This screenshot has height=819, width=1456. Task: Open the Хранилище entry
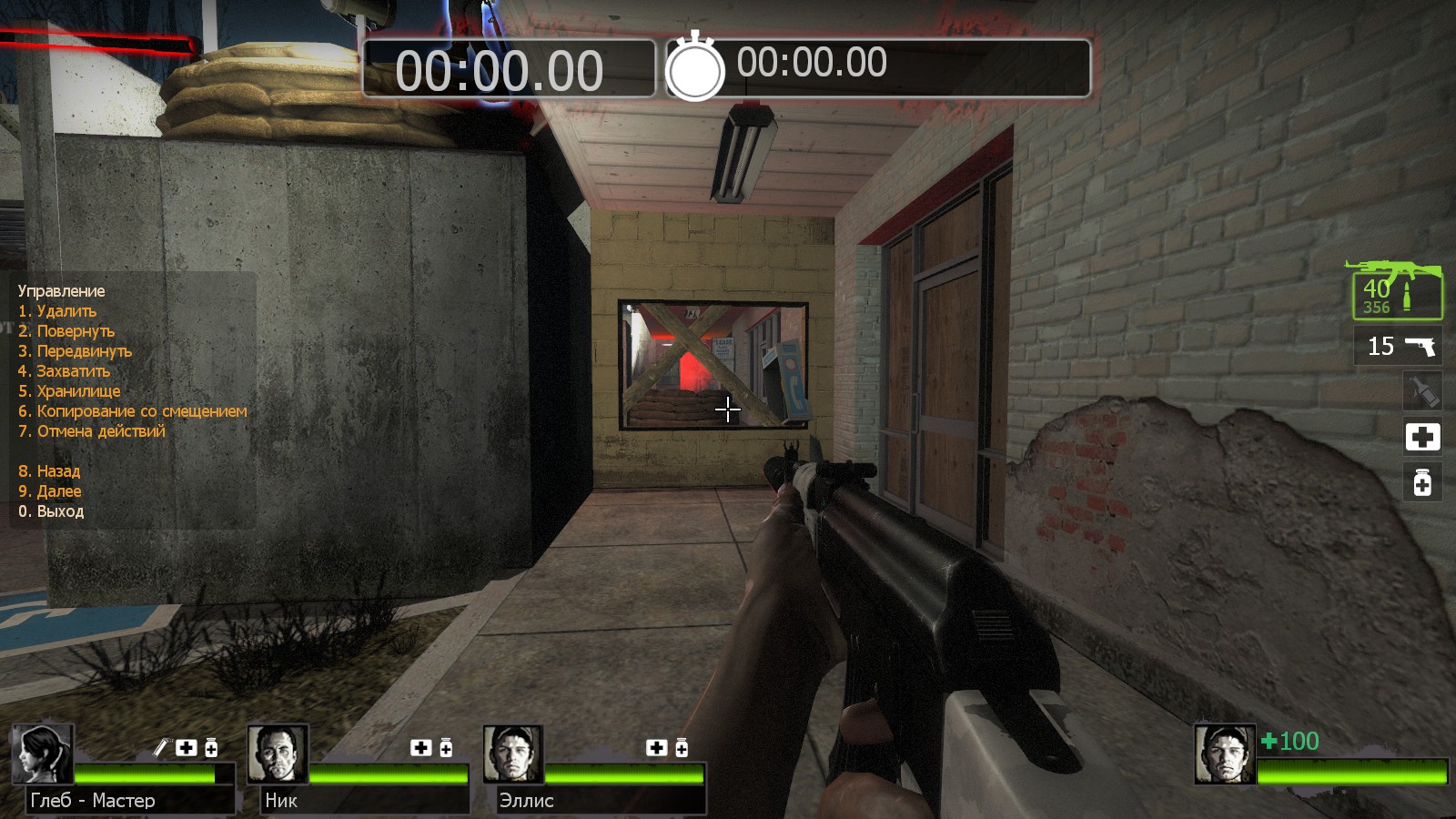point(69,391)
